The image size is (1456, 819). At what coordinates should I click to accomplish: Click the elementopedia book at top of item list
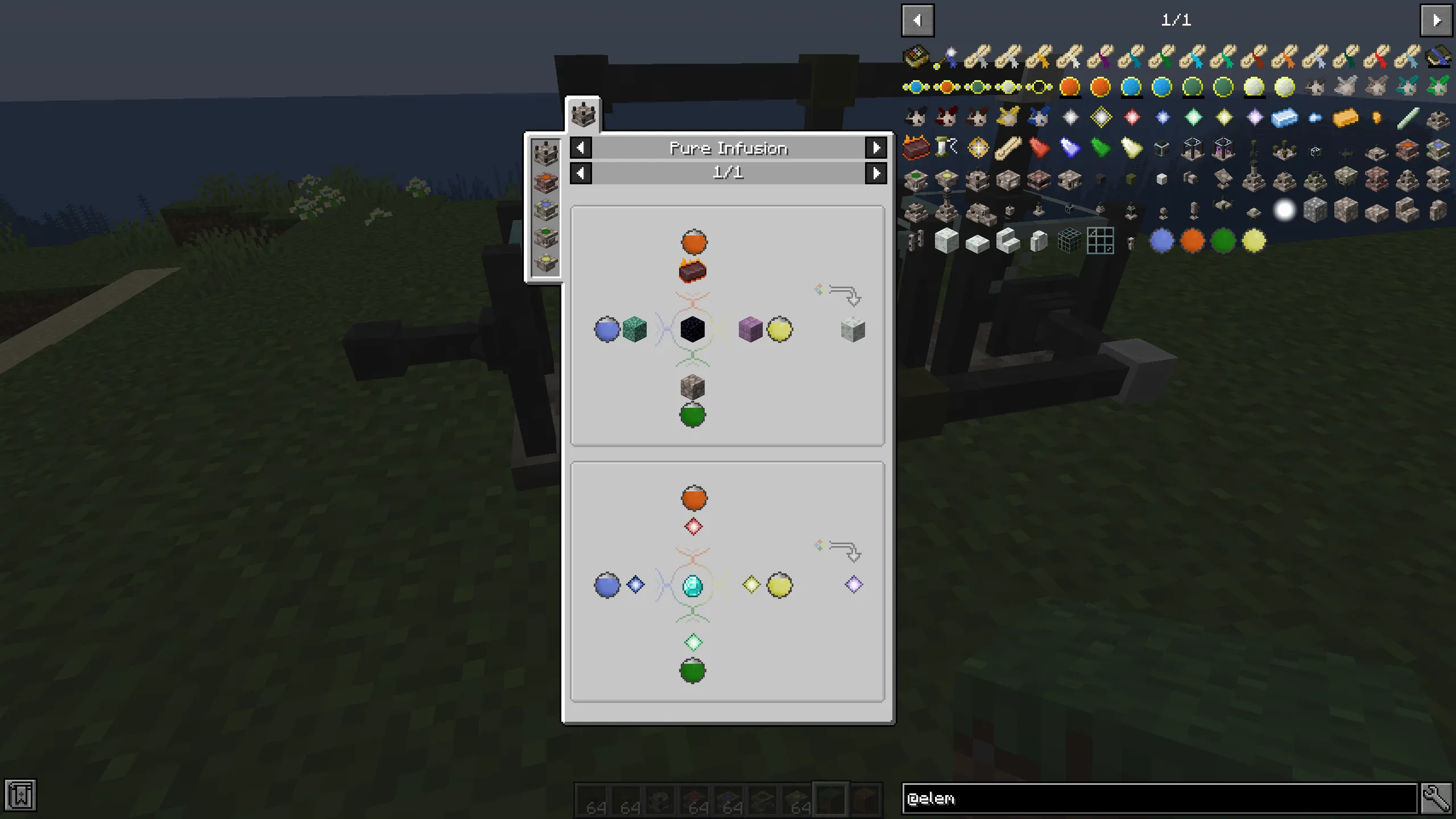point(916,57)
